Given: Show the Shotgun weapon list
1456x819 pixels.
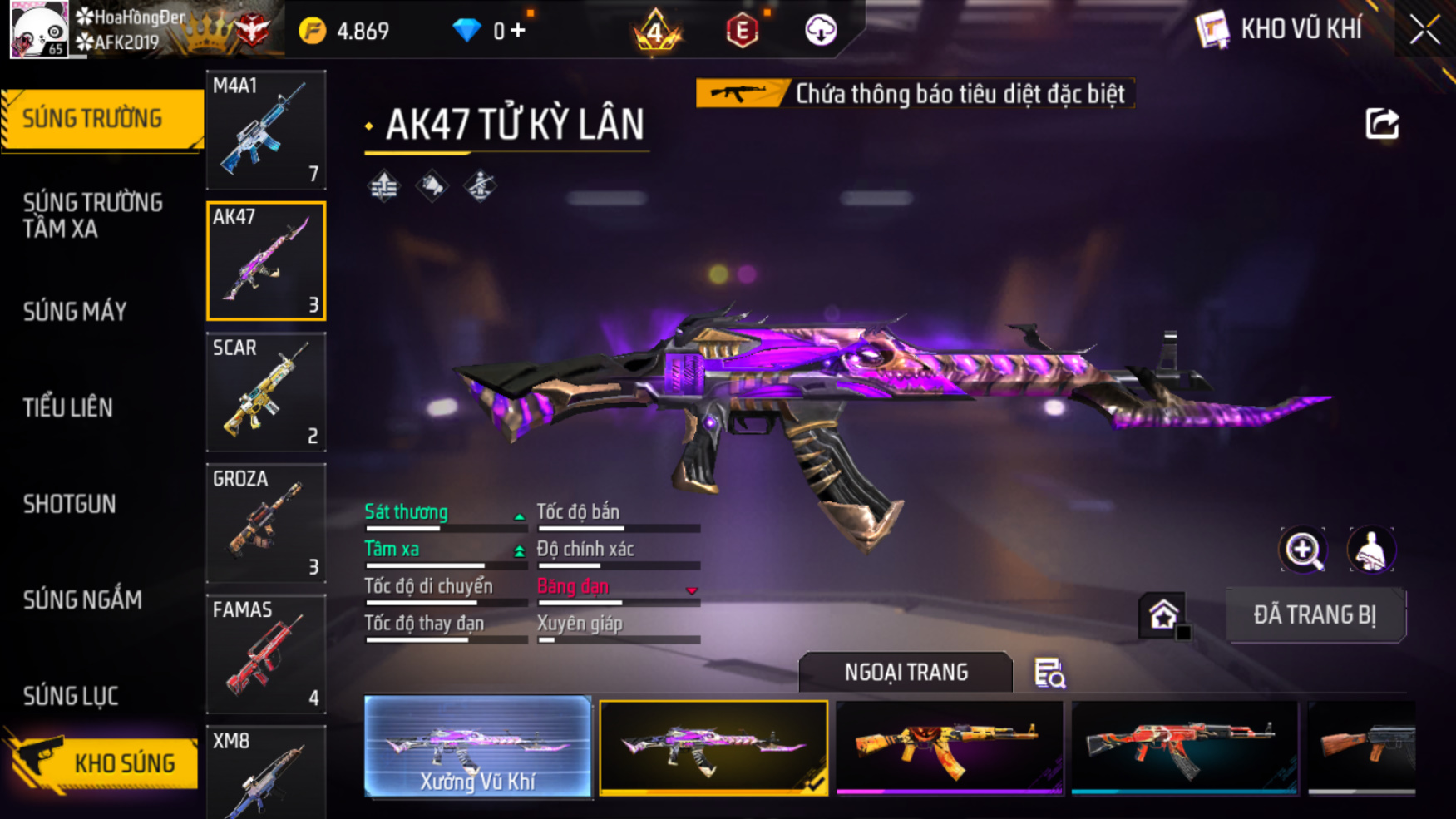Looking at the screenshot, I should (70, 504).
